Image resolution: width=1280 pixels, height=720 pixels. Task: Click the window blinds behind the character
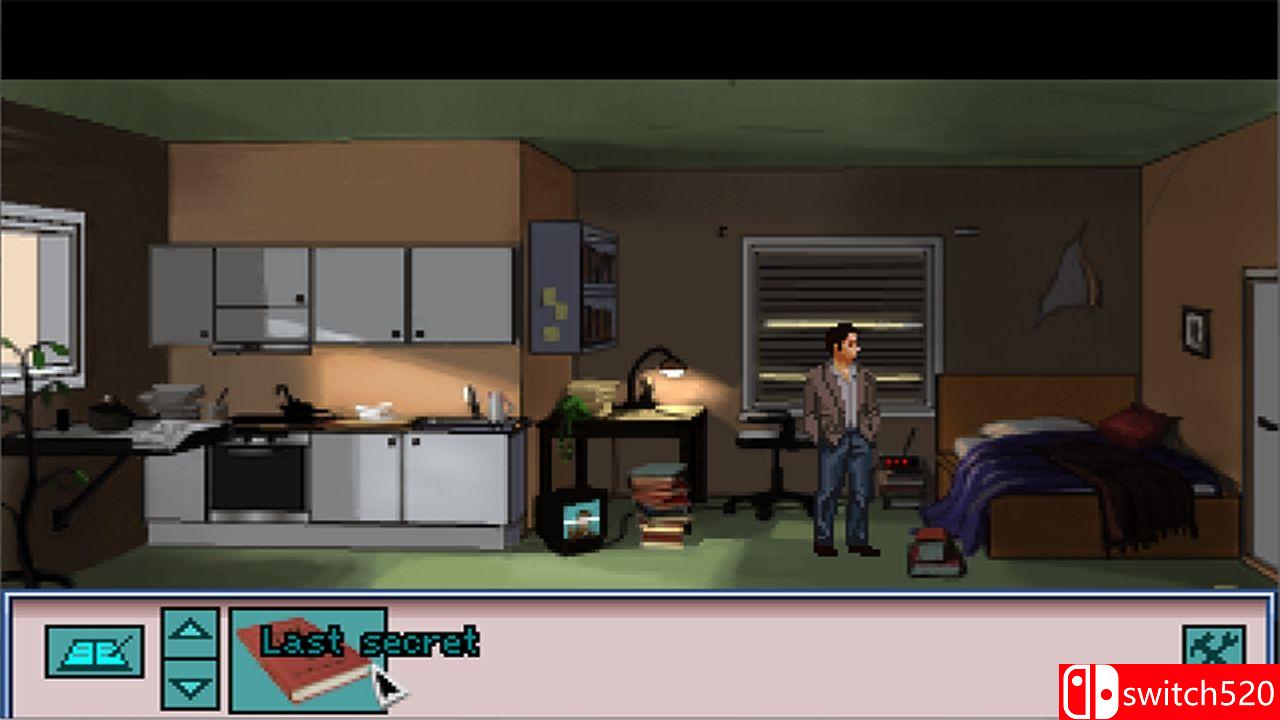click(x=845, y=290)
